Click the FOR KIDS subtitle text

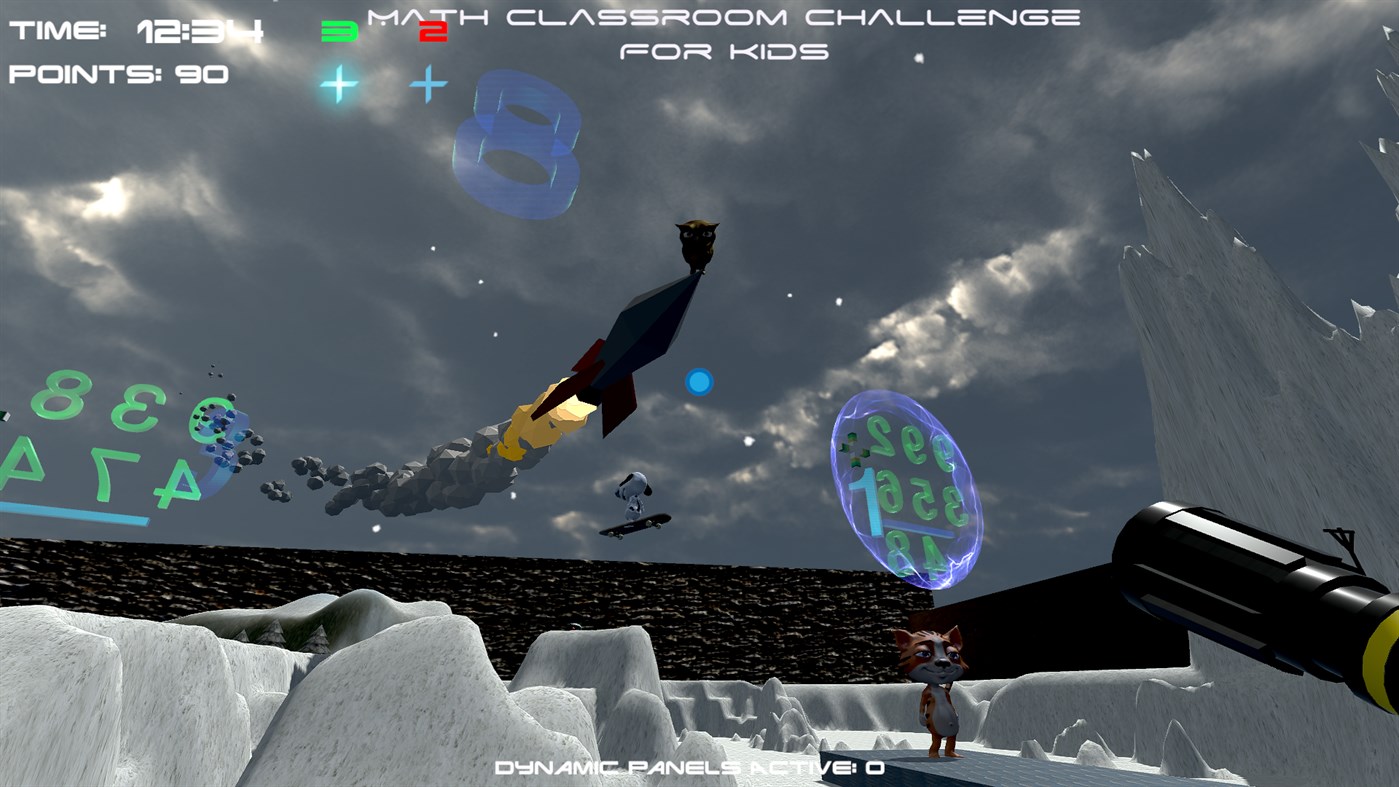click(x=725, y=50)
